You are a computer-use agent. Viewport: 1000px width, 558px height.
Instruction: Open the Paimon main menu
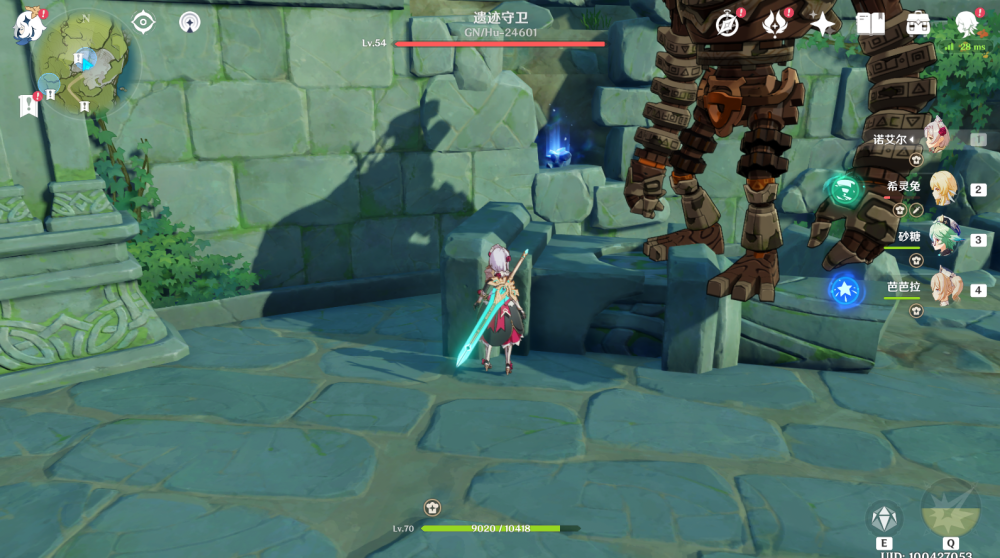(29, 25)
